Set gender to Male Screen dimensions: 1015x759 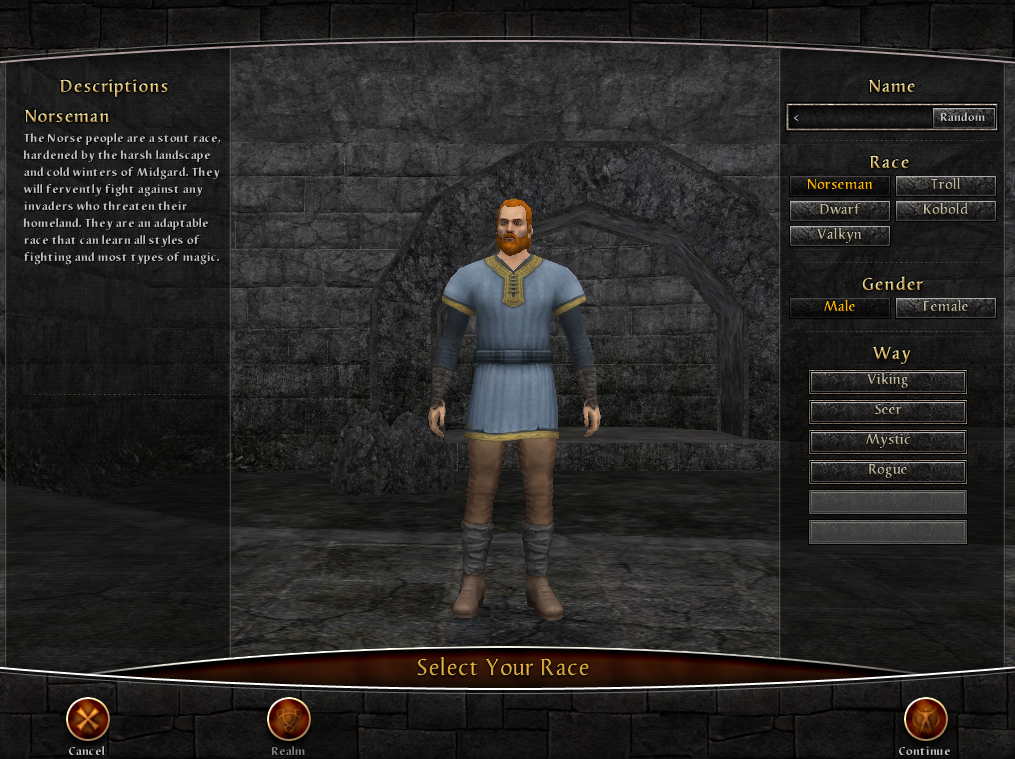tap(839, 307)
